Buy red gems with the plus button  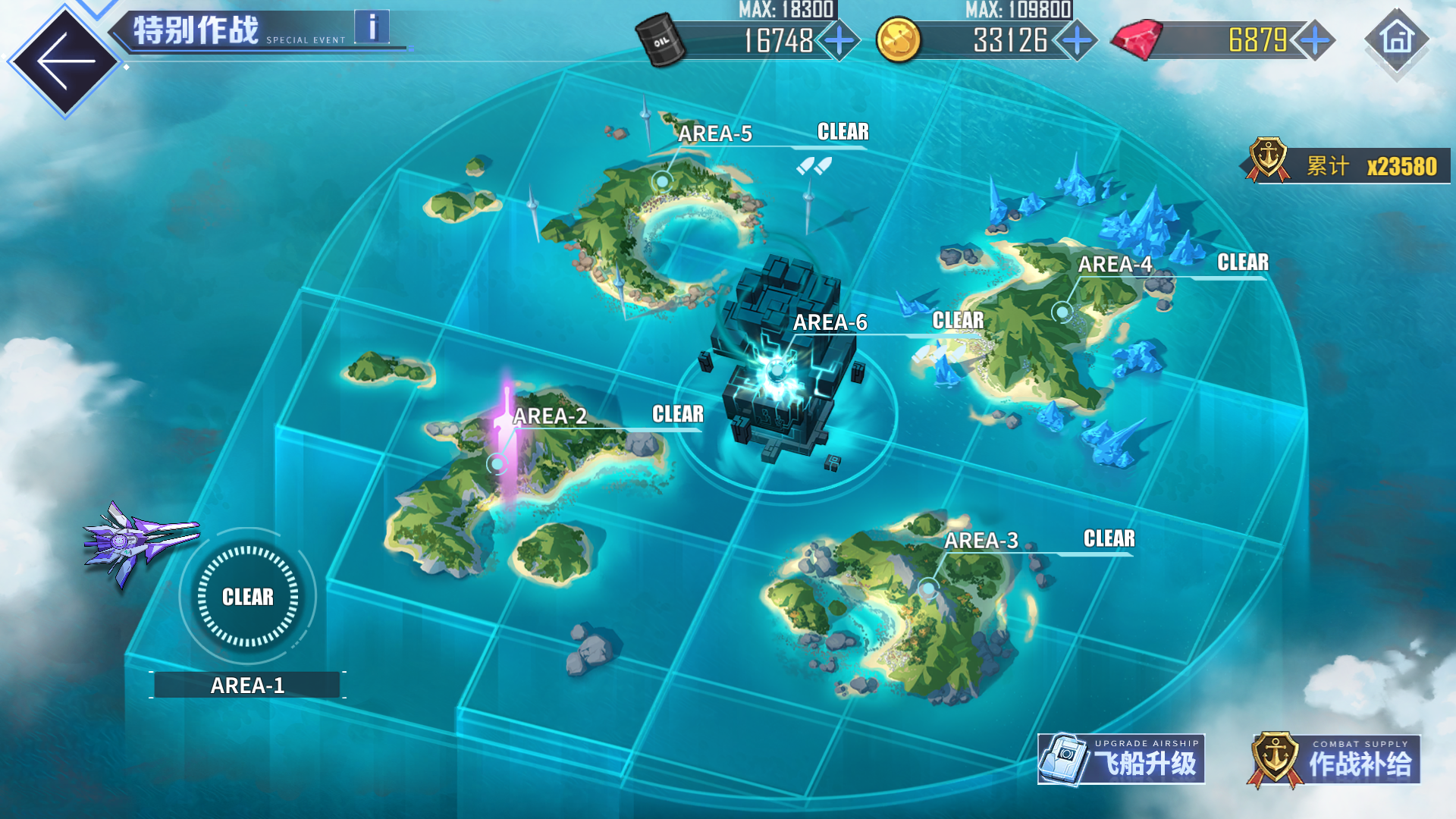(x=1315, y=40)
